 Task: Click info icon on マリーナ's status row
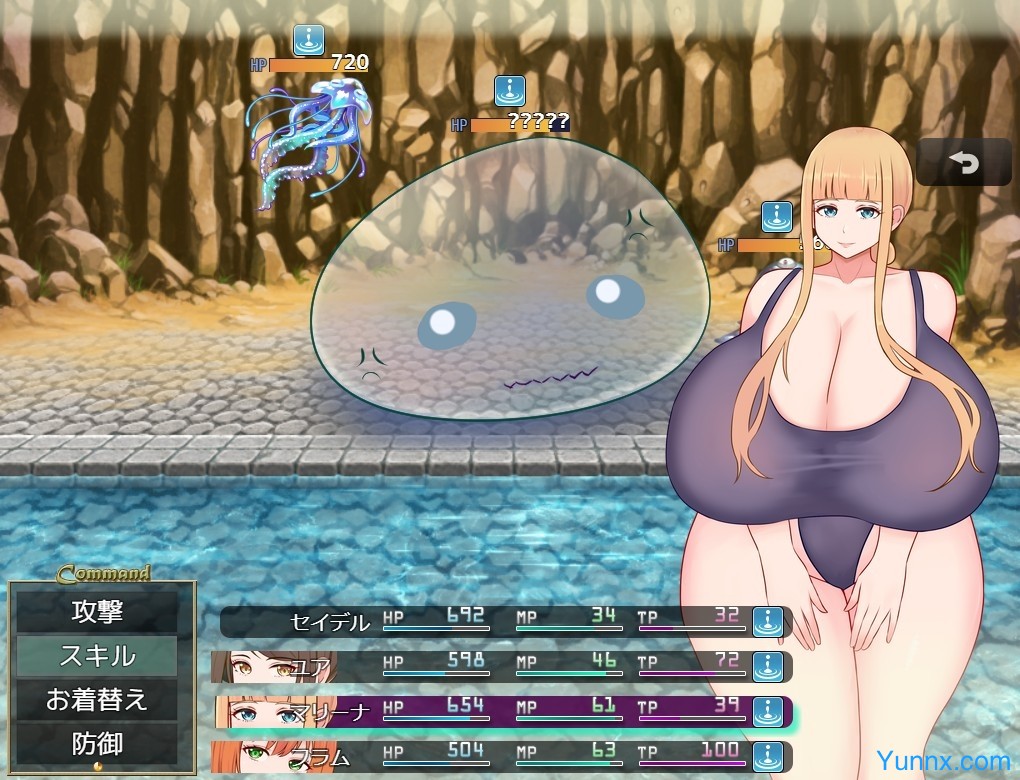pos(767,711)
